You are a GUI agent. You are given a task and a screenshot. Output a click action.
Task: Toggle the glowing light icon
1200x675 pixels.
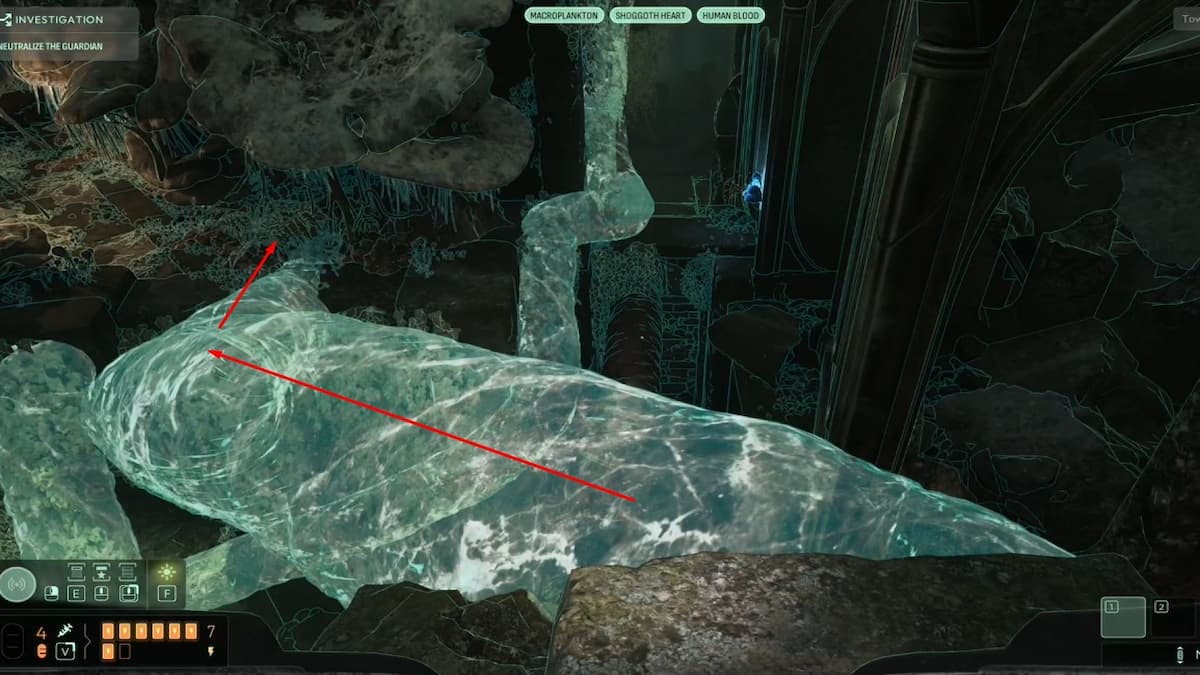coord(166,570)
